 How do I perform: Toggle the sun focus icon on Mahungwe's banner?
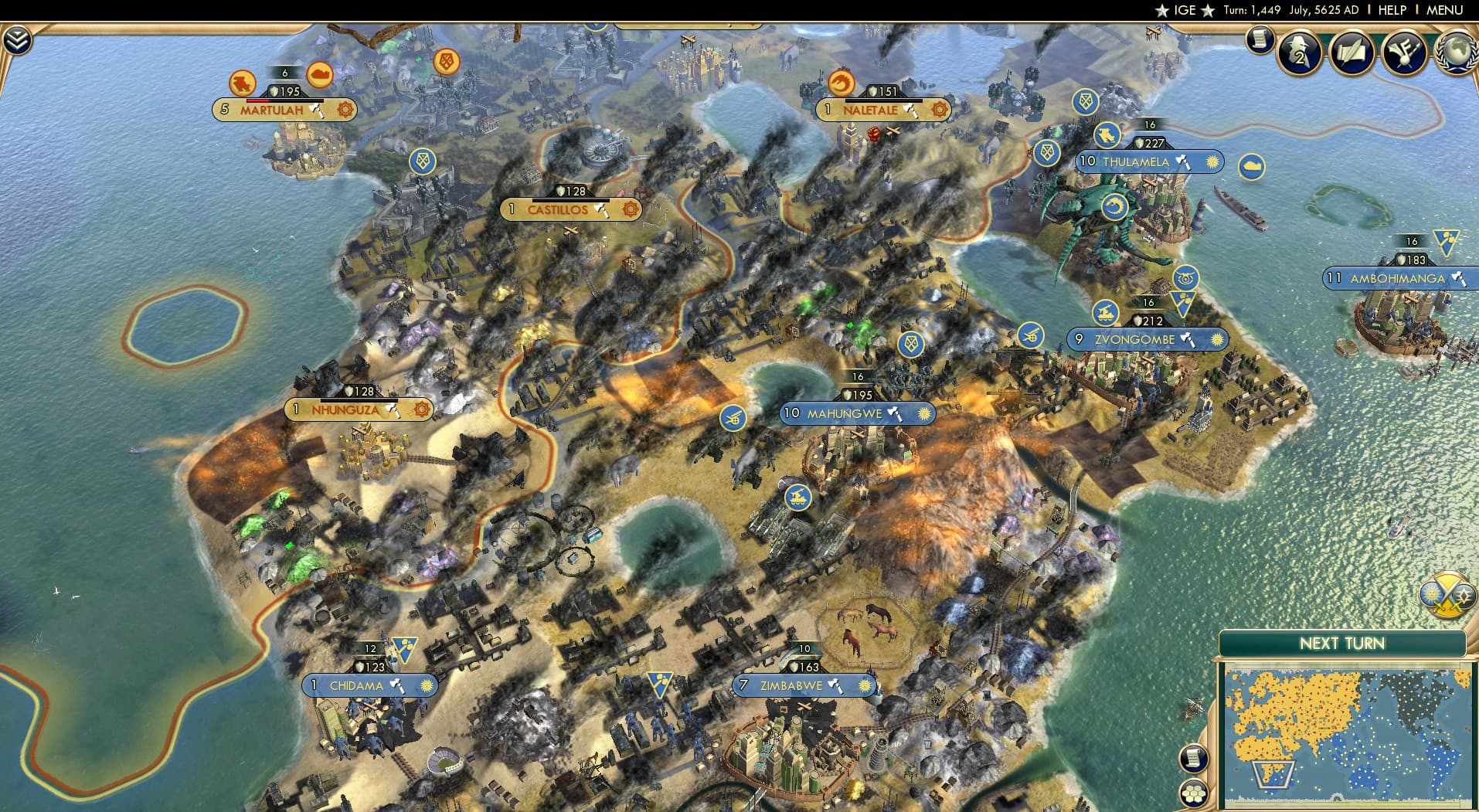[x=923, y=414]
